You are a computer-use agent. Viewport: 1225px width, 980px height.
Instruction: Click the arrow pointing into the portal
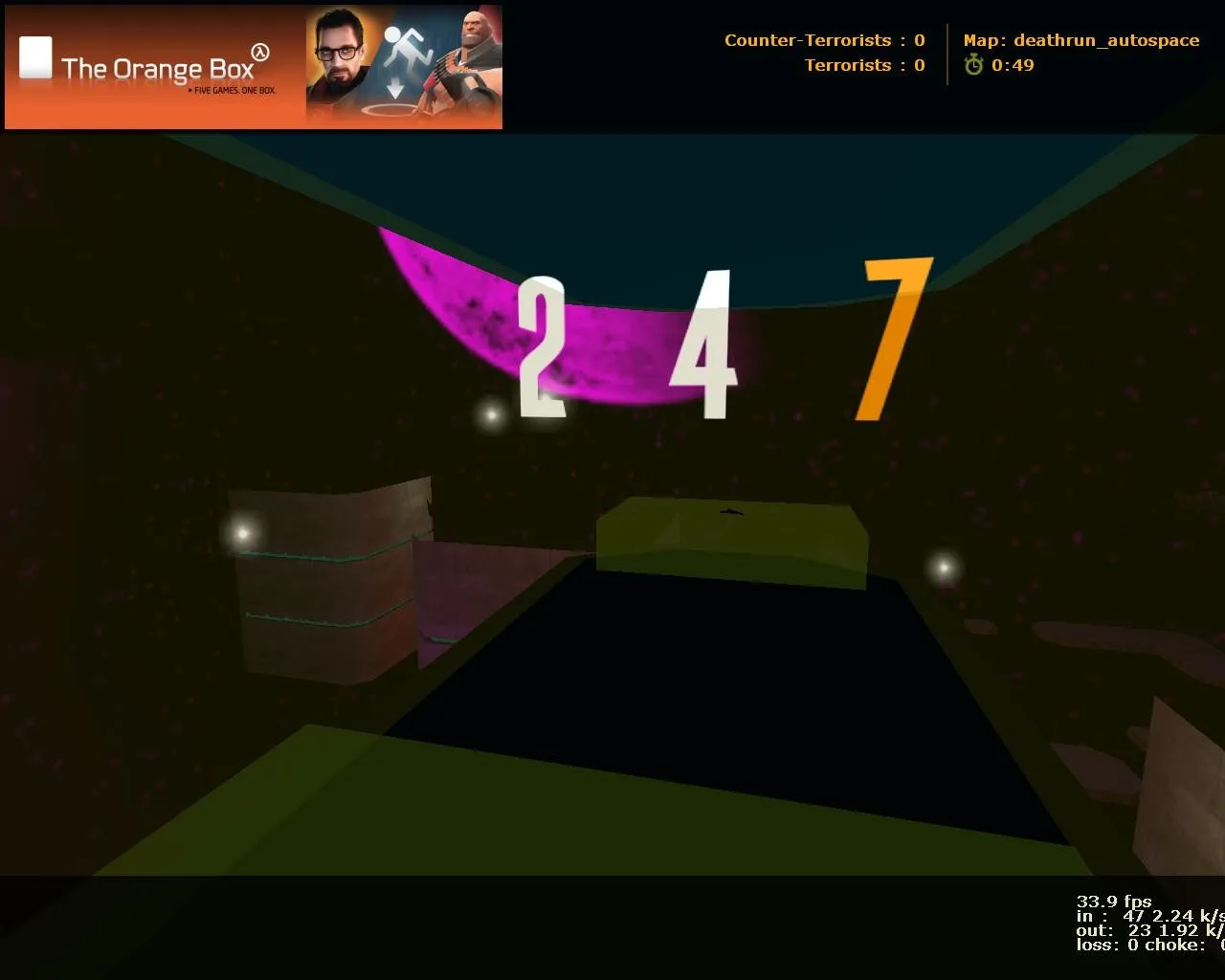click(x=394, y=88)
